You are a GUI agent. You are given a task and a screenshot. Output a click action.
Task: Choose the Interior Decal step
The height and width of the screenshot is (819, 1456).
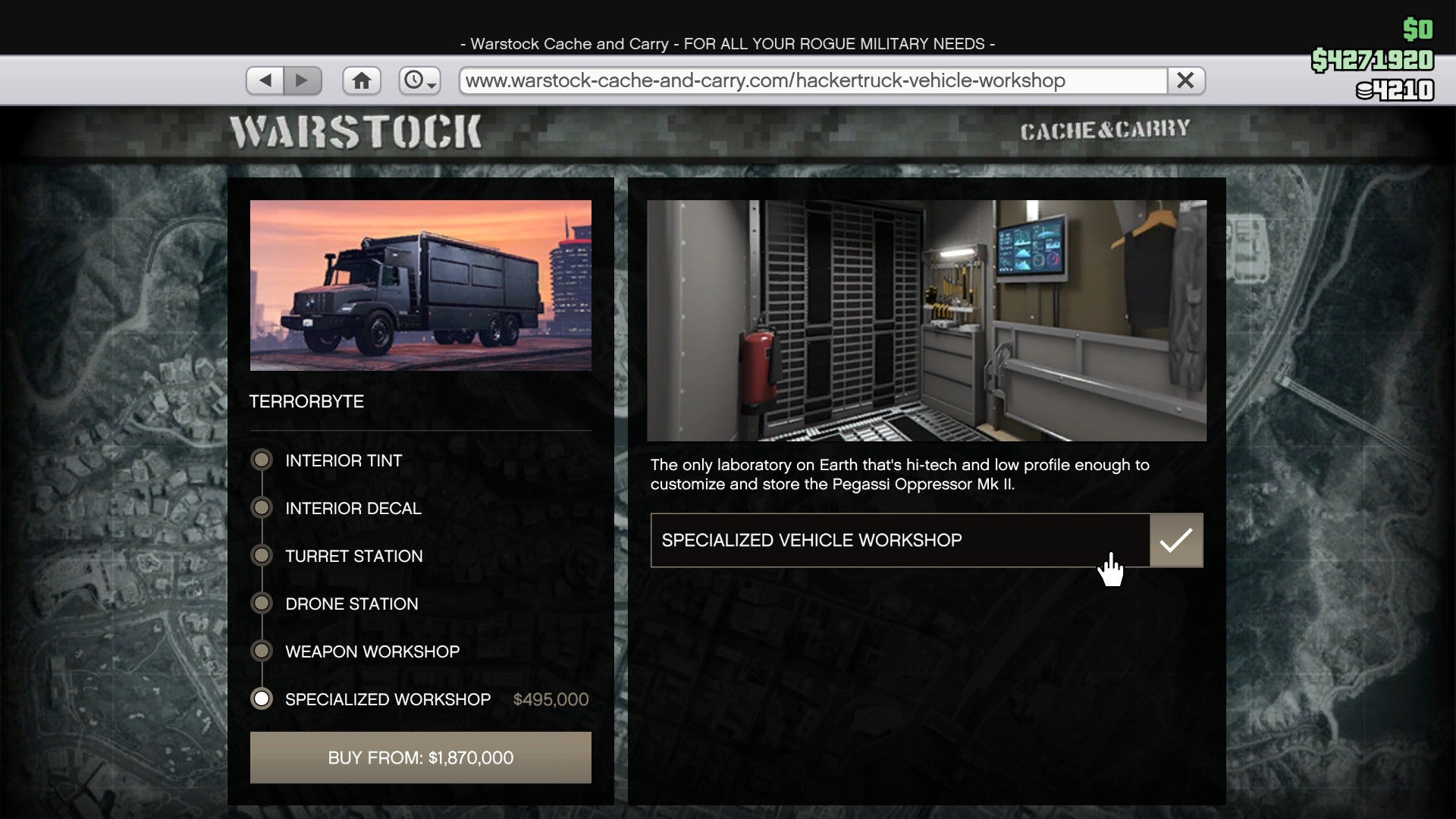point(353,508)
